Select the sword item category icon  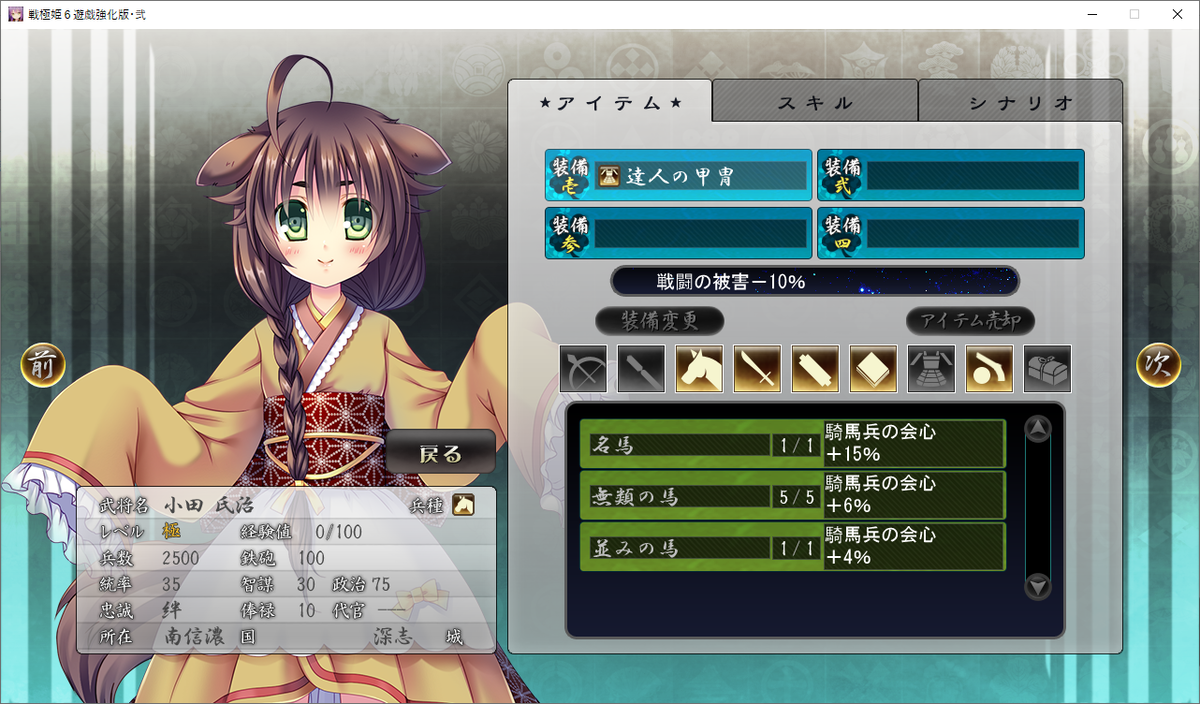pyautogui.click(x=758, y=369)
